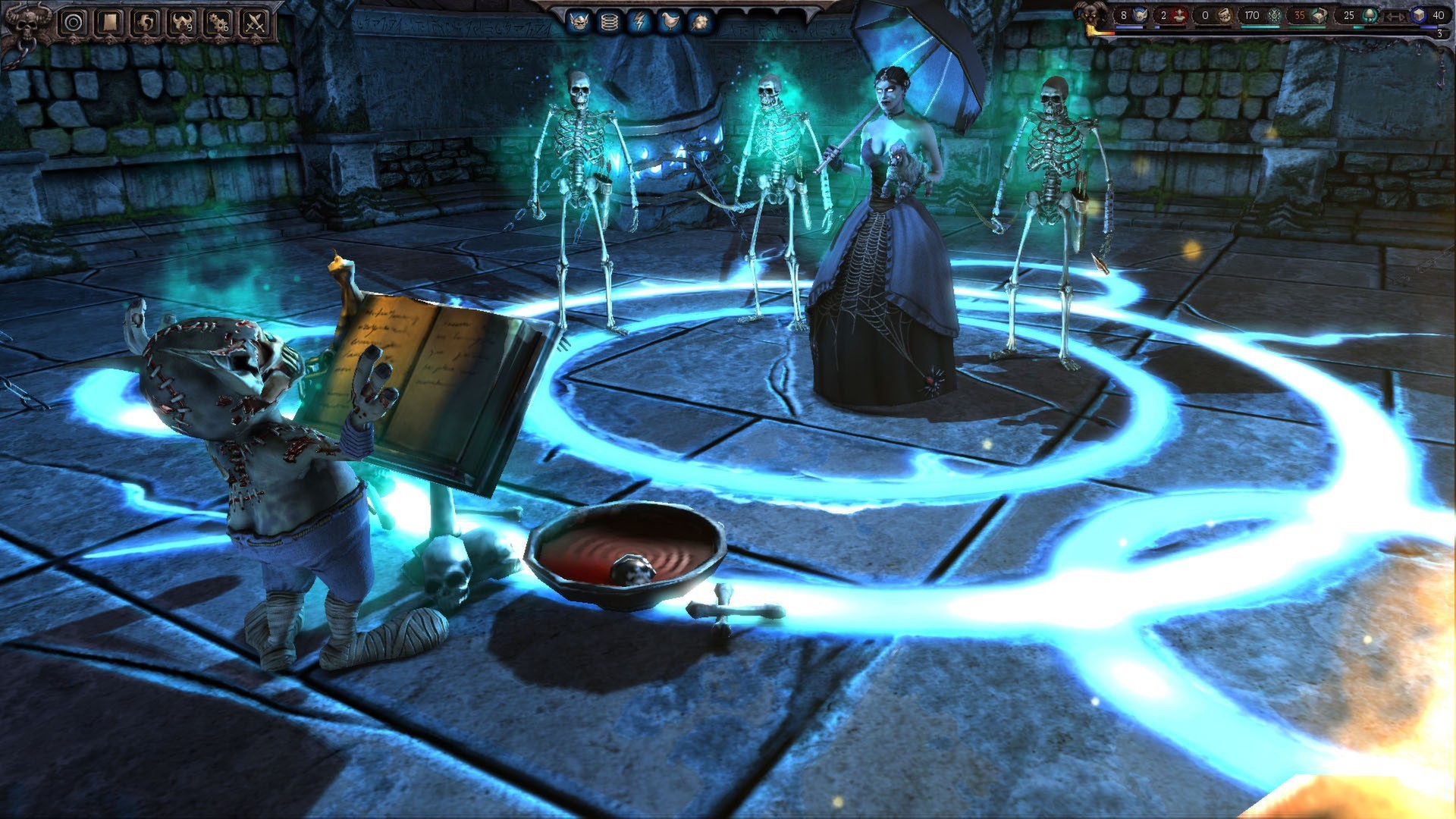This screenshot has width=1456, height=819.
Task: Select the swirling claw emblem button
Action: pos(146,23)
